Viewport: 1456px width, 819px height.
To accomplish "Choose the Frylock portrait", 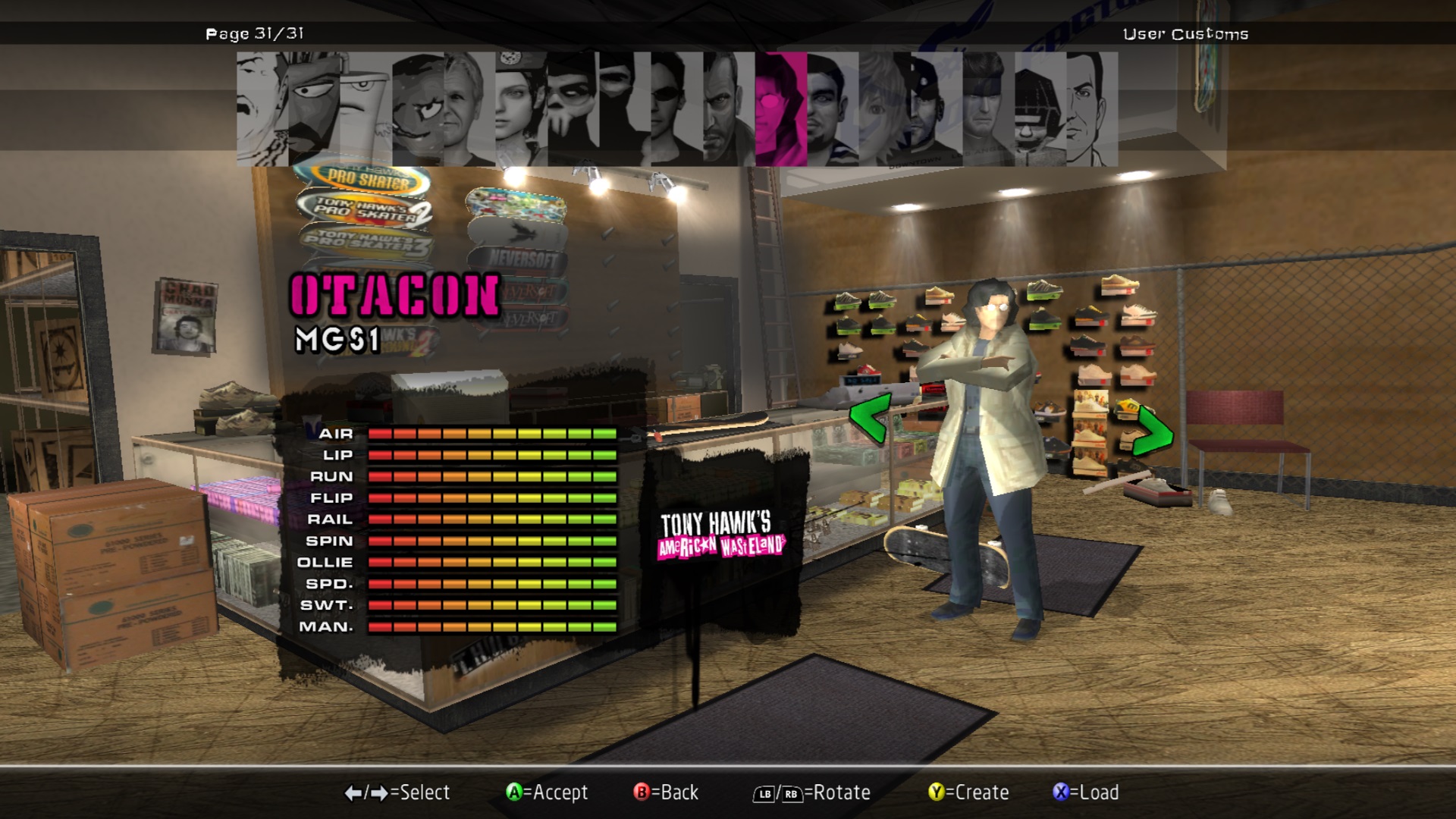I will 314,109.
